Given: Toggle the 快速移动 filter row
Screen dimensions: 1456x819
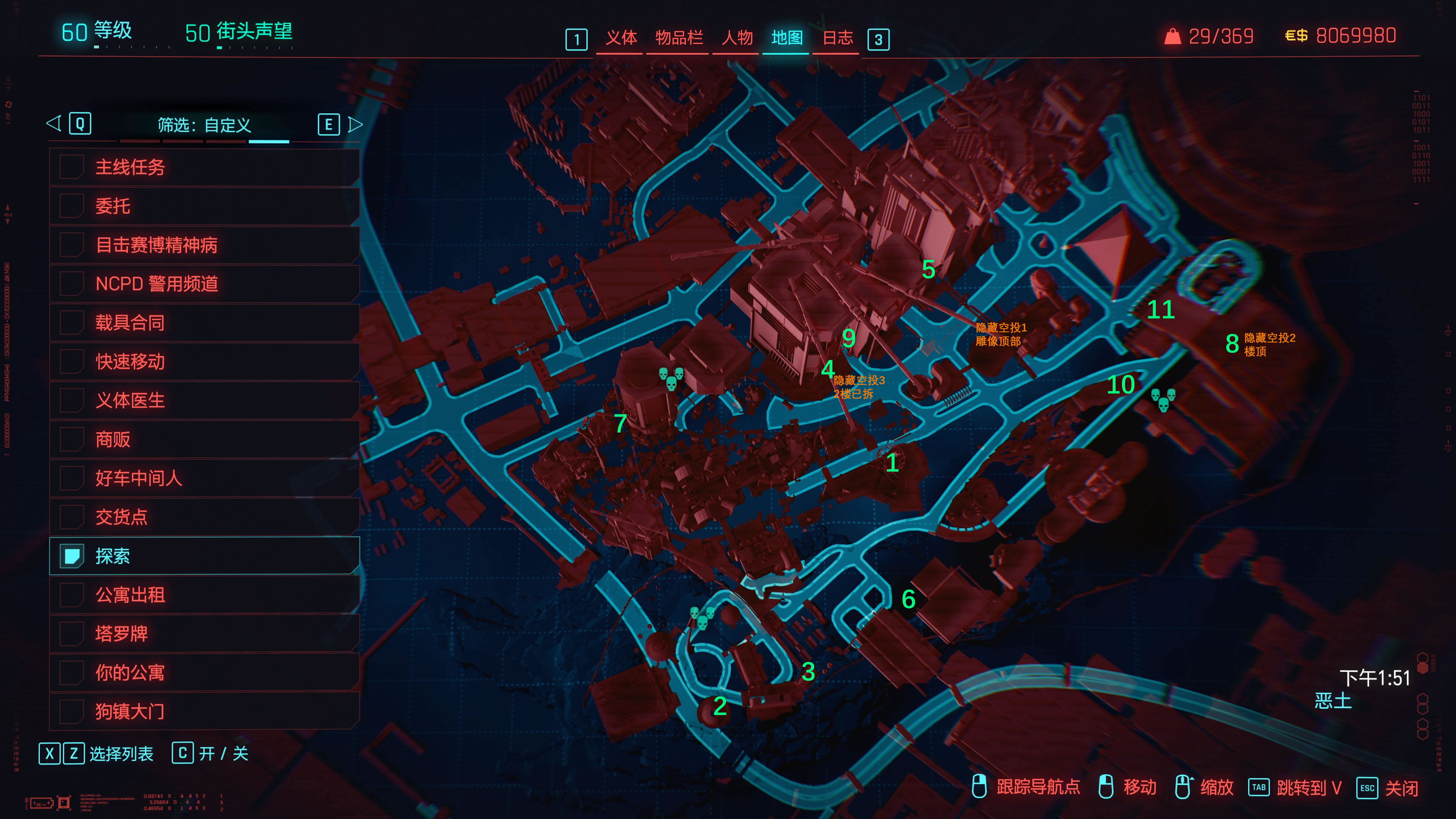Looking at the screenshot, I should pyautogui.click(x=72, y=362).
